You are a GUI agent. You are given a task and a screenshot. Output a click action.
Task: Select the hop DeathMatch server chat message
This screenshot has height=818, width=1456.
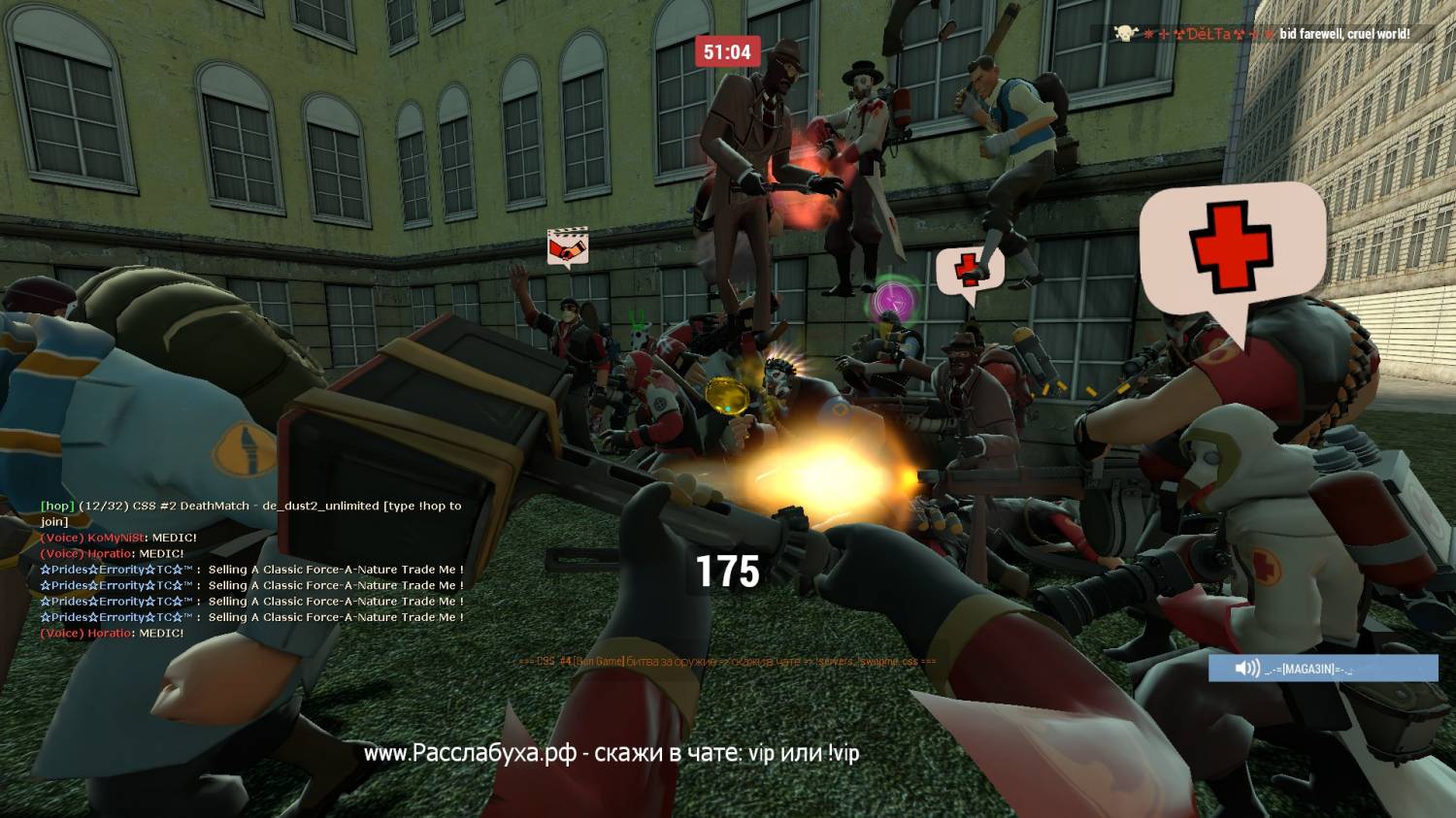point(250,512)
